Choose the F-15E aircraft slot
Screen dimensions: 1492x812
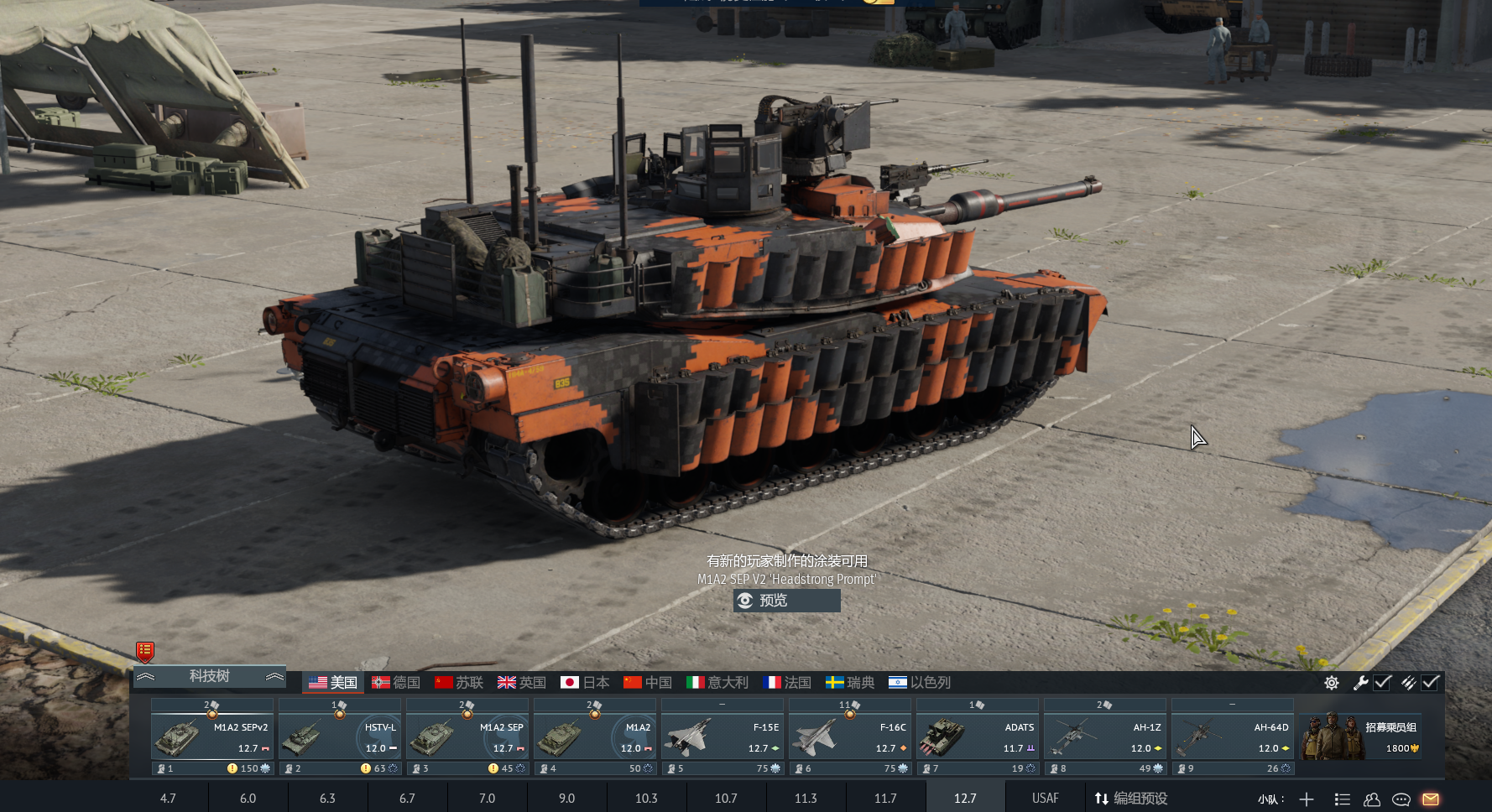723,737
